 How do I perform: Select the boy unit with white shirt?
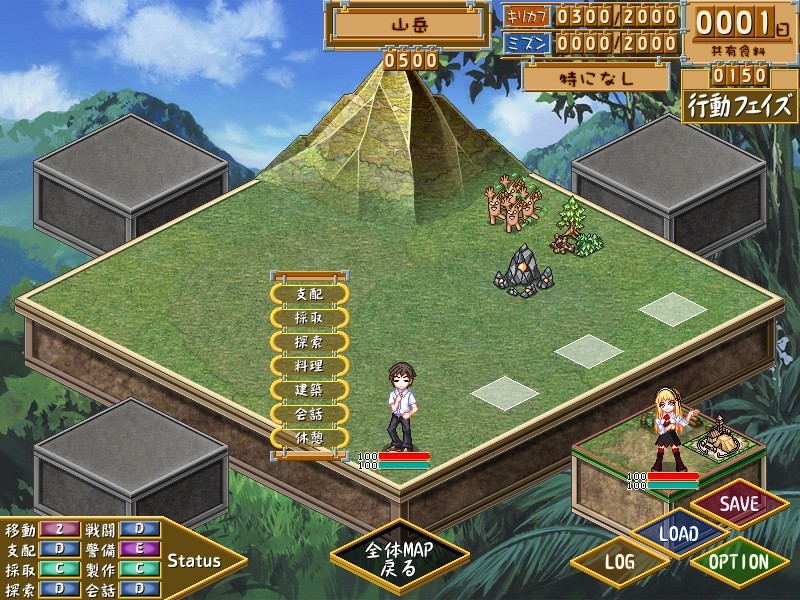(402, 405)
